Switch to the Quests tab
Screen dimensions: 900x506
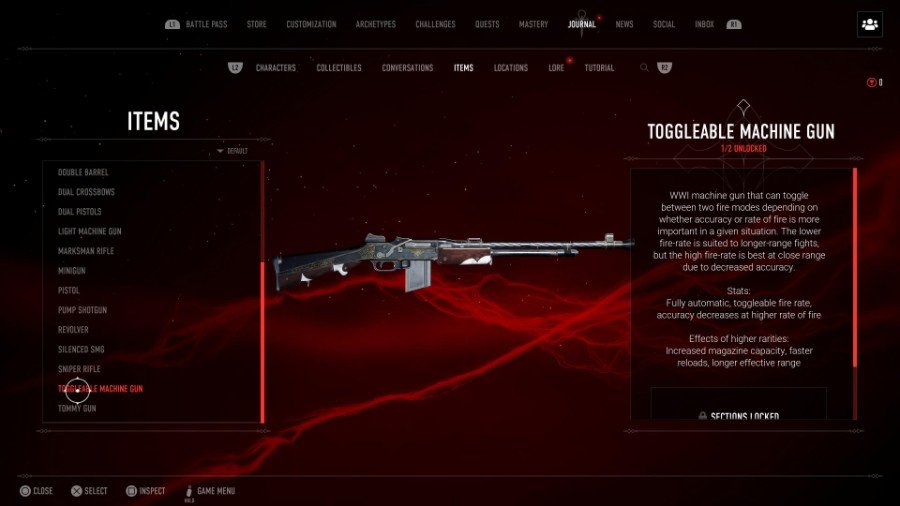pyautogui.click(x=487, y=24)
